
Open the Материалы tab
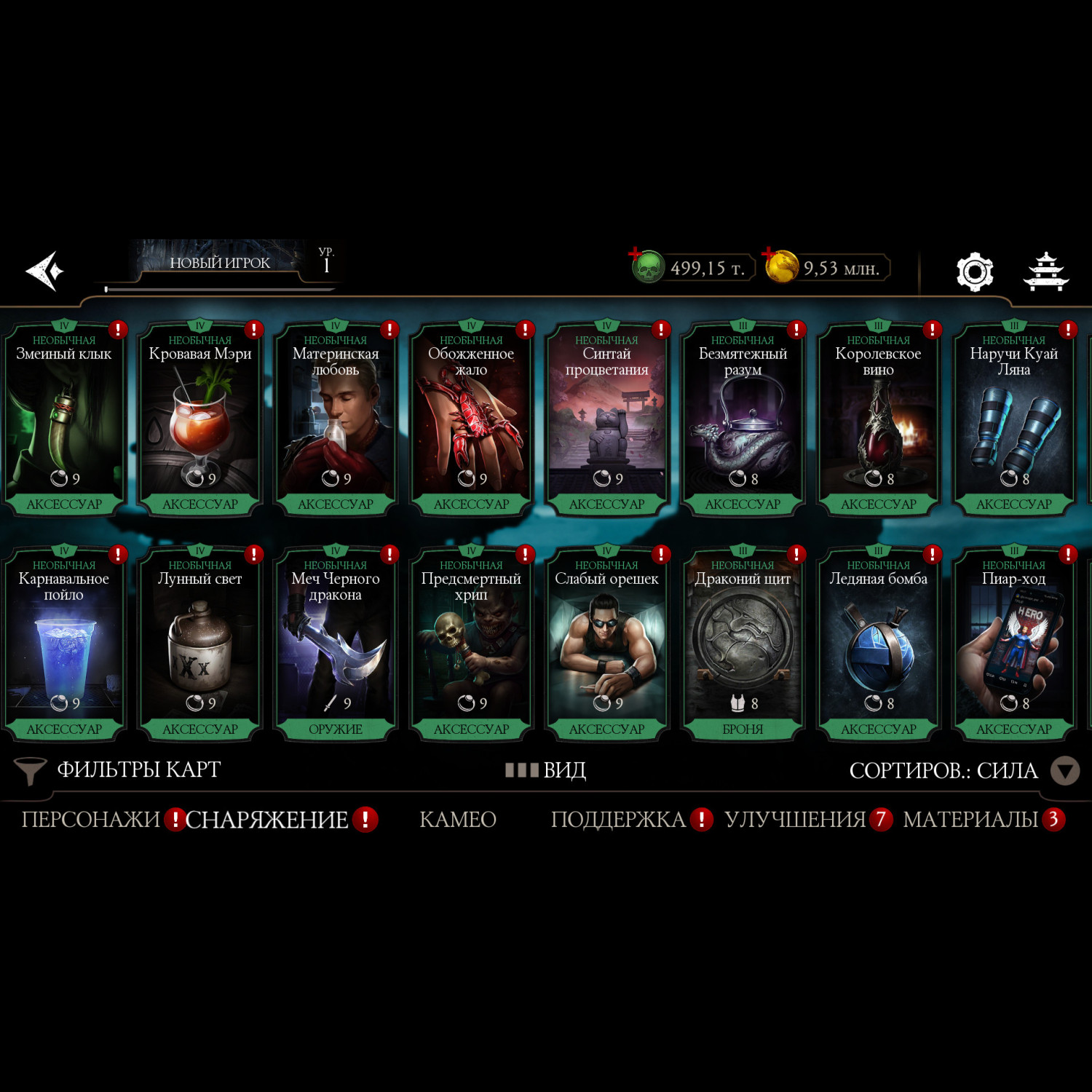[970, 820]
